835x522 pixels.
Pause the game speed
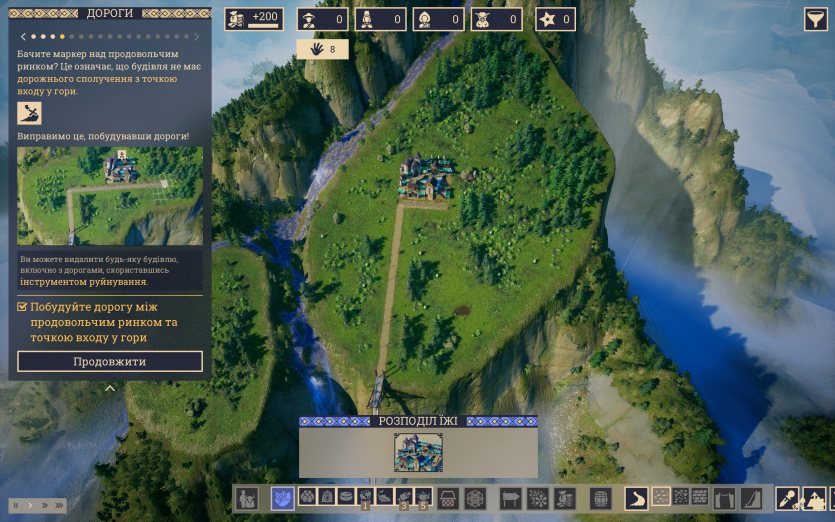(x=15, y=505)
